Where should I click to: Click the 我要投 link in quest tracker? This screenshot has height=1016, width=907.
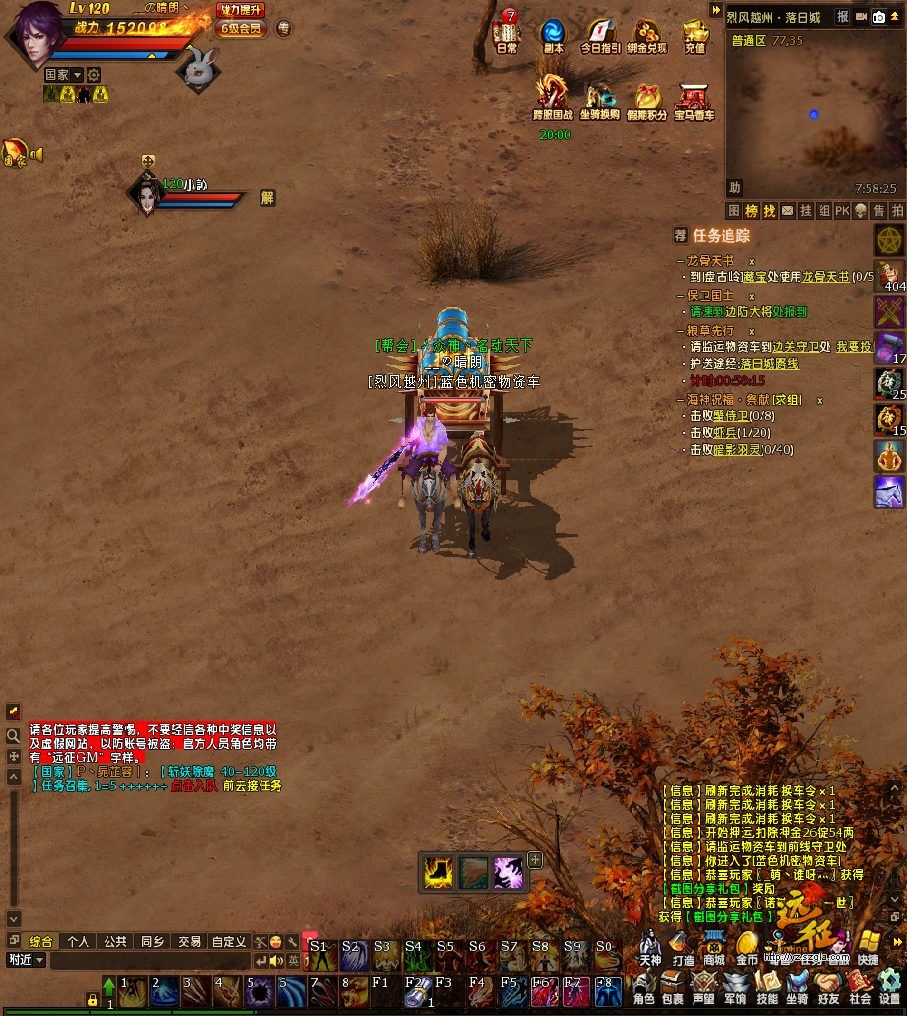pyautogui.click(x=853, y=346)
